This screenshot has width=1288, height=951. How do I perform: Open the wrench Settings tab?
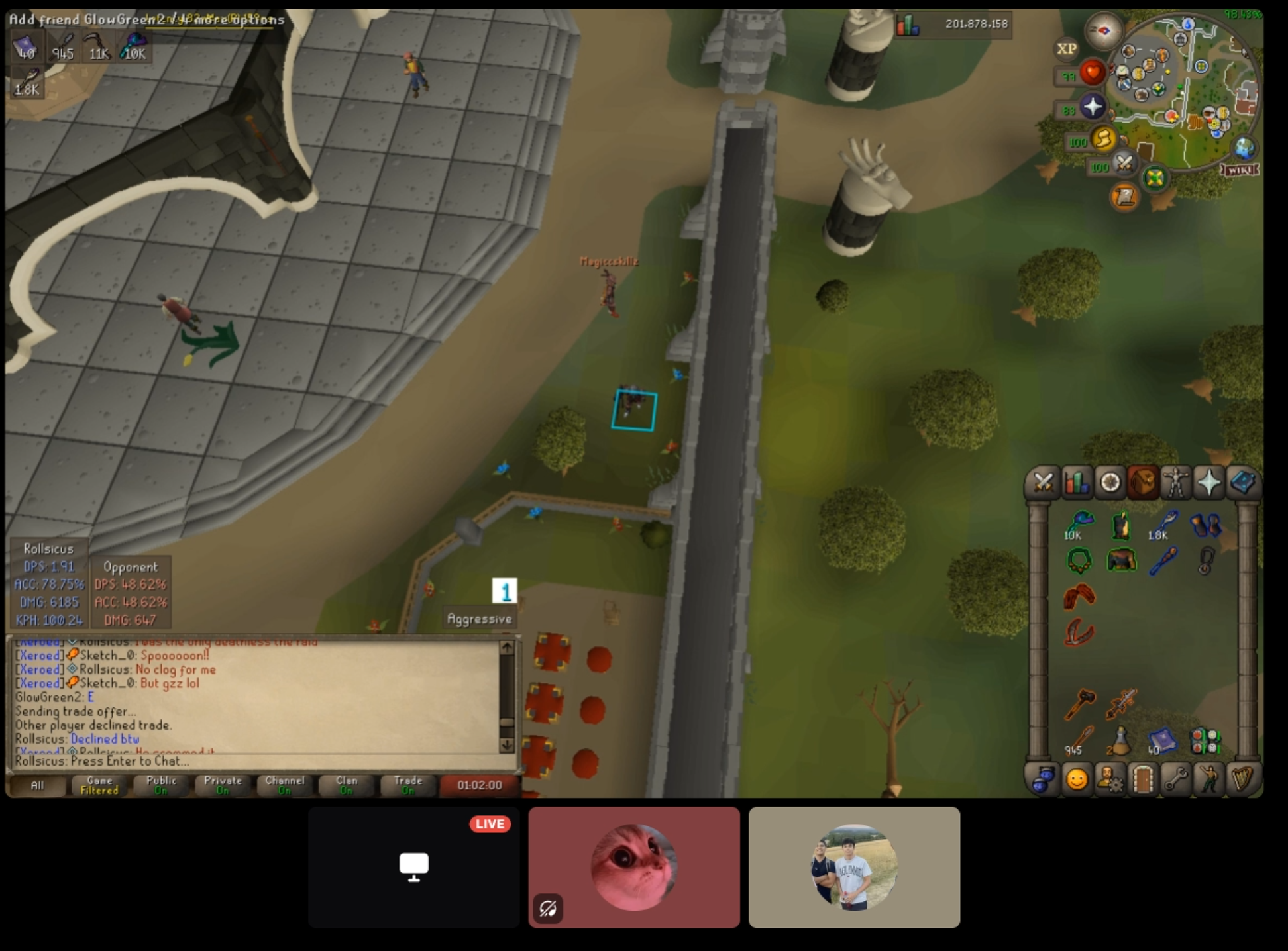1176,779
